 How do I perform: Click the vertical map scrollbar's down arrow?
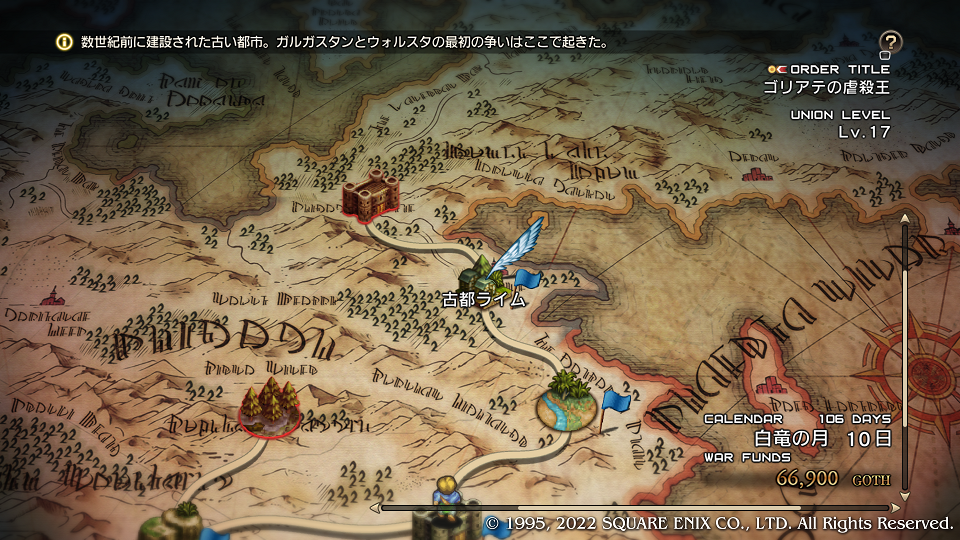pyautogui.click(x=906, y=496)
